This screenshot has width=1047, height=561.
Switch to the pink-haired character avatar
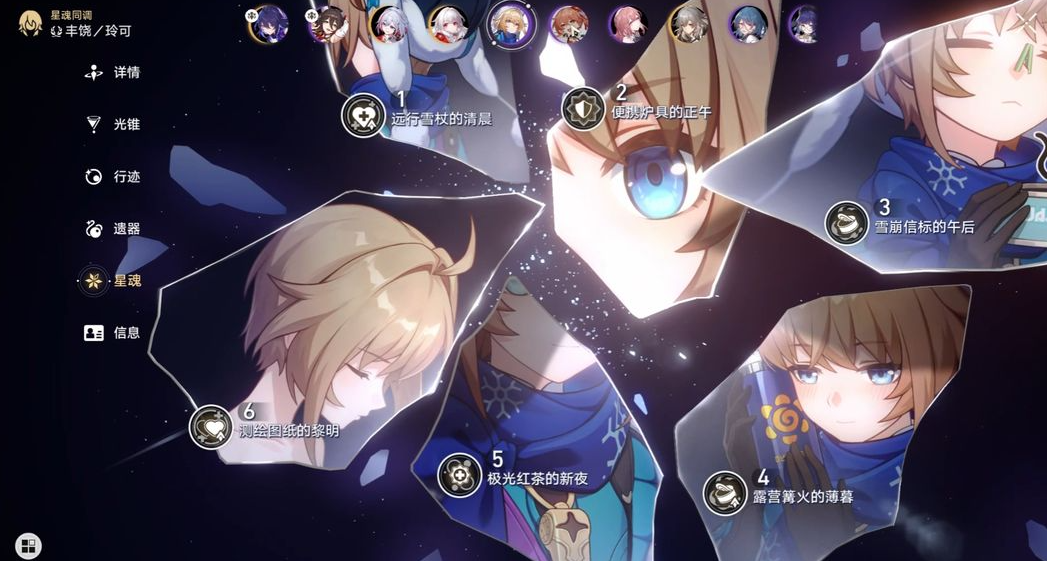(x=629, y=23)
